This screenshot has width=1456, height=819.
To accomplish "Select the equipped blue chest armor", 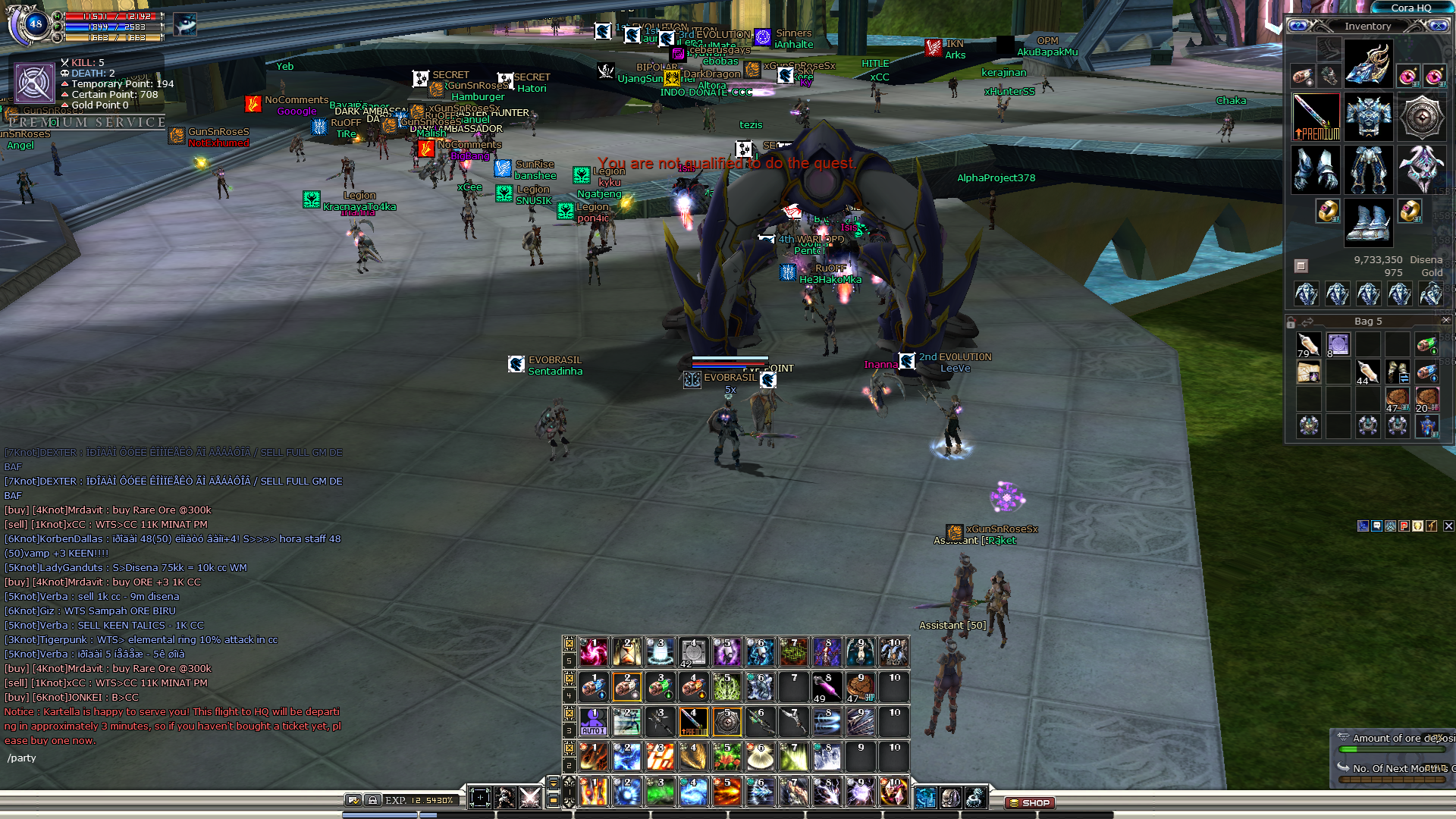I will 1368,118.
